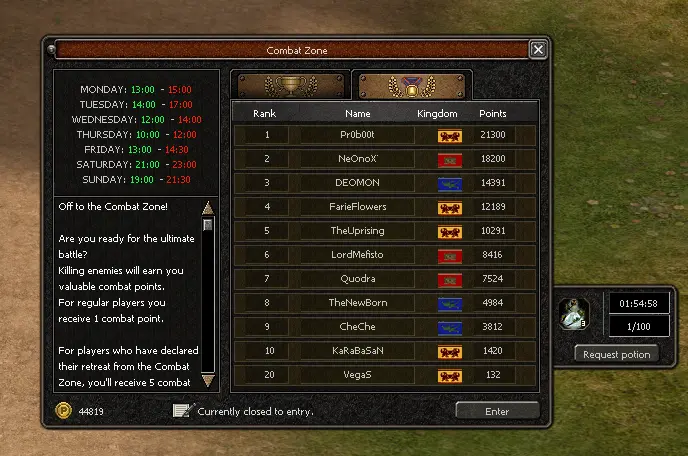Select VegaS in the ranking list
Screen dimensions: 688x456
tap(358, 375)
